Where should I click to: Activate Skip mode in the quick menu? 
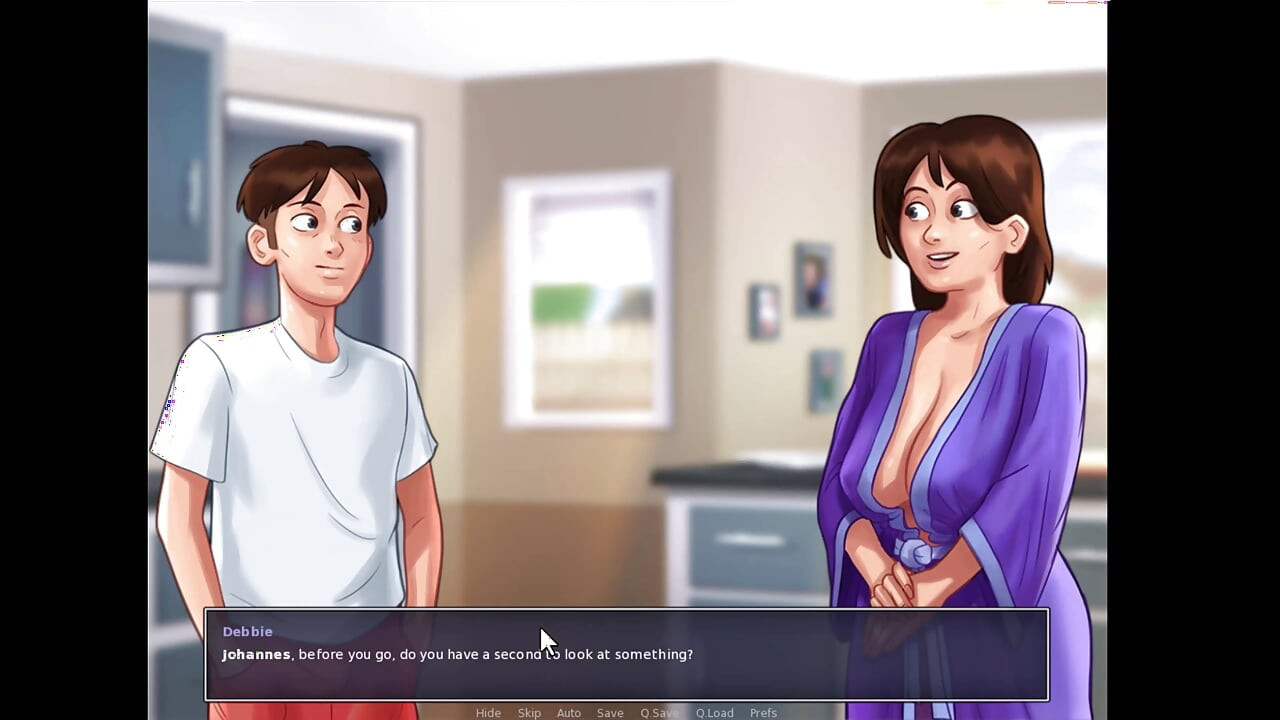click(529, 712)
